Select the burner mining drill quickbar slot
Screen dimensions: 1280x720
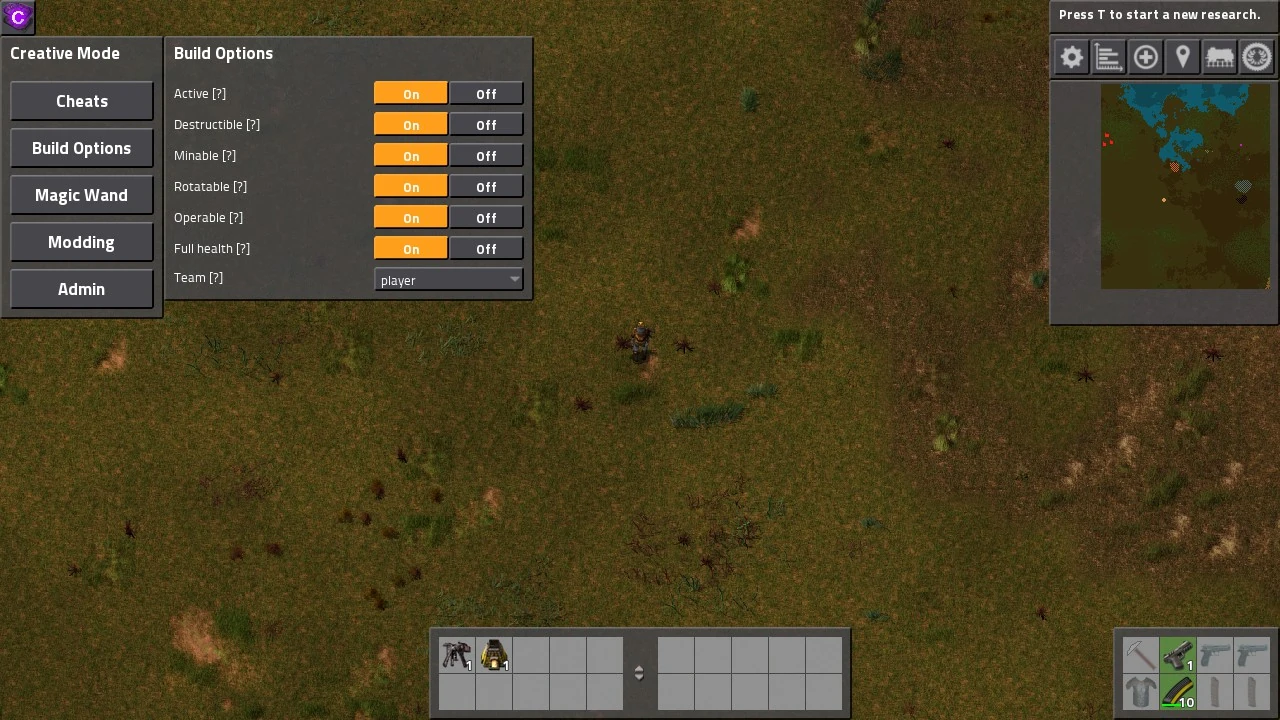(x=495, y=655)
